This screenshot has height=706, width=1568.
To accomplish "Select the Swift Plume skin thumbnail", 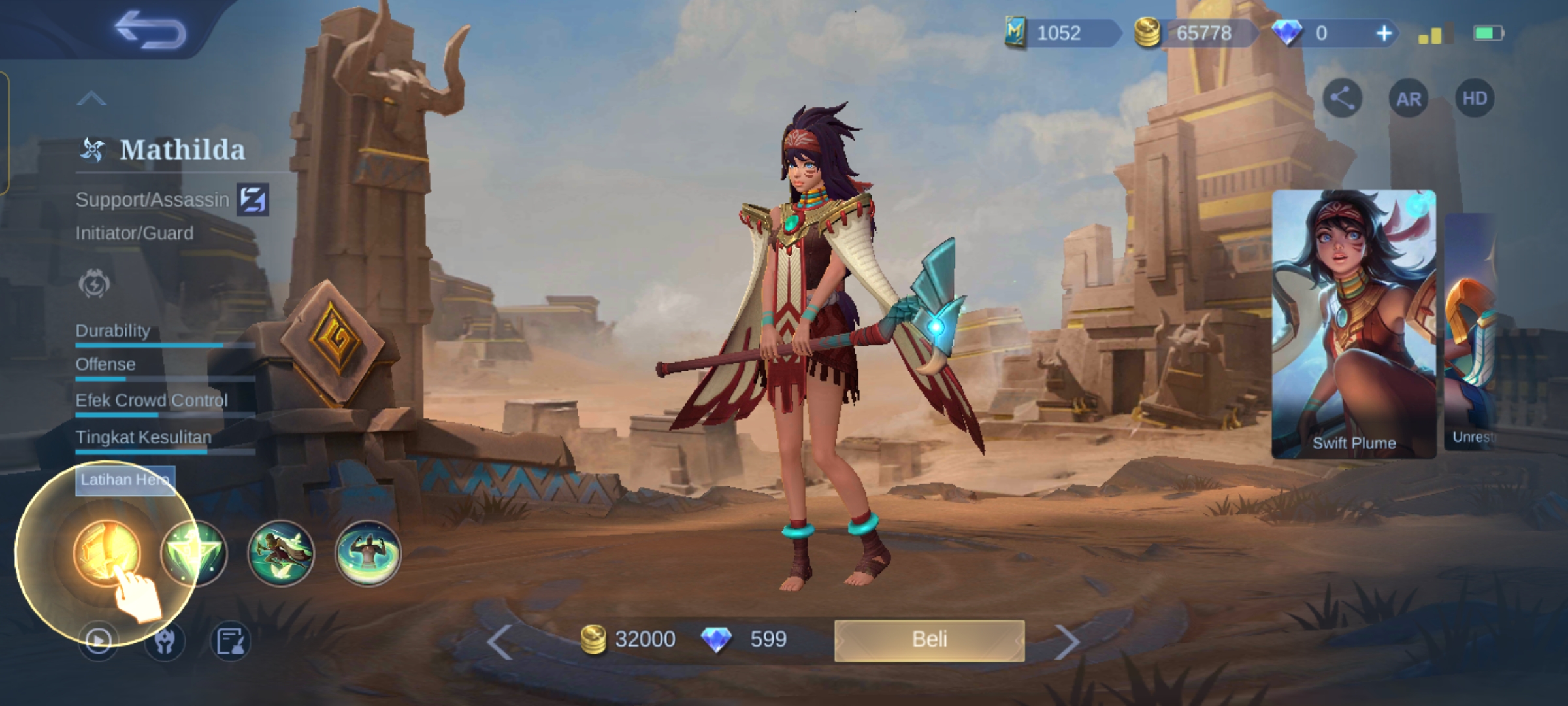I will [1354, 324].
